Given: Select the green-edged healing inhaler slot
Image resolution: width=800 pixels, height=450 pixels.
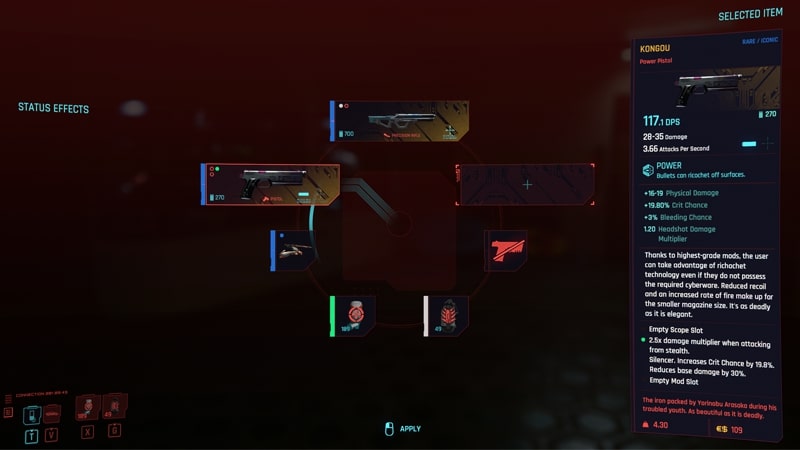Looking at the screenshot, I should point(353,314).
